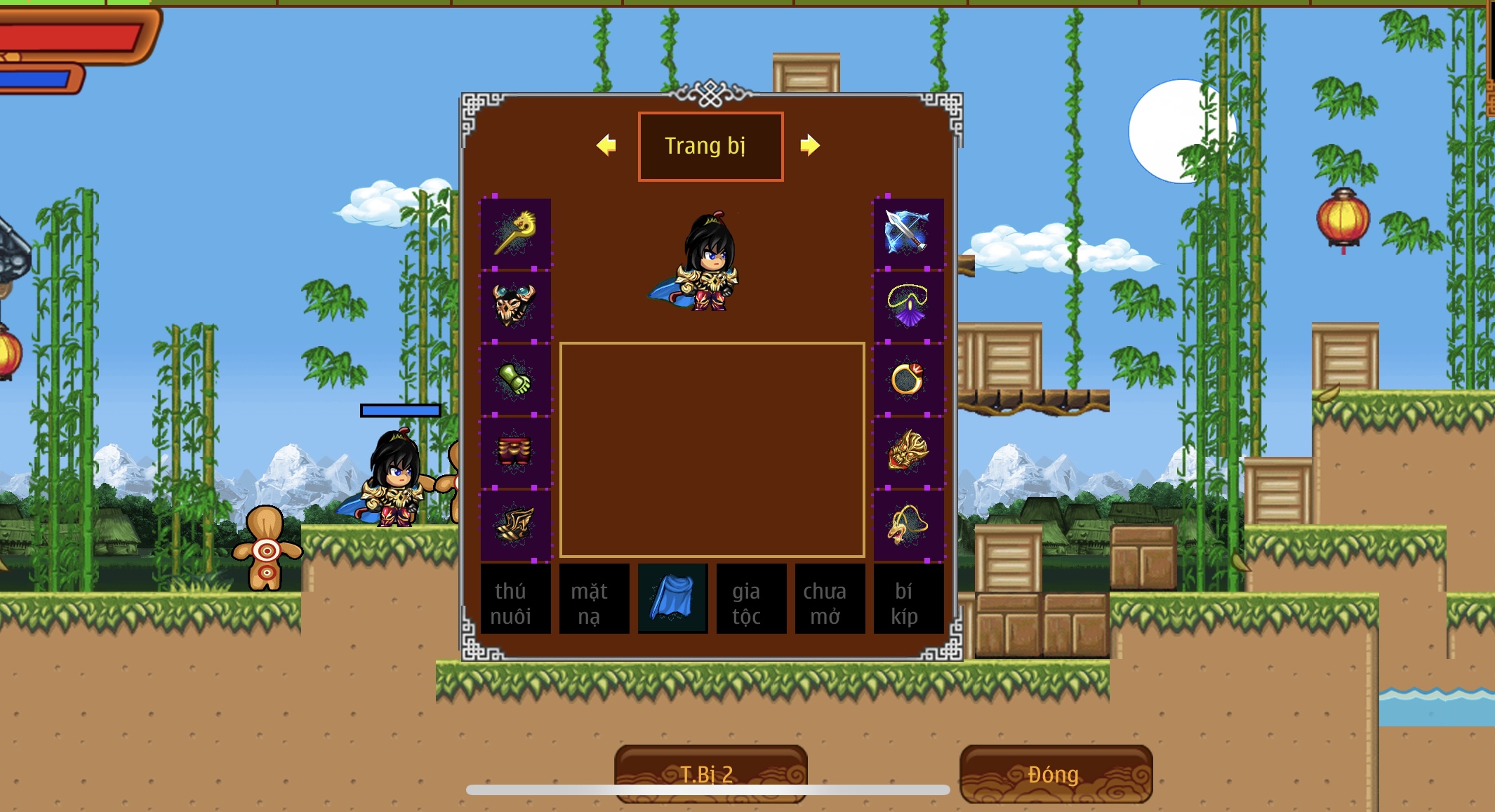Select the red armor belt slot
Image resolution: width=1495 pixels, height=812 pixels.
click(x=516, y=452)
